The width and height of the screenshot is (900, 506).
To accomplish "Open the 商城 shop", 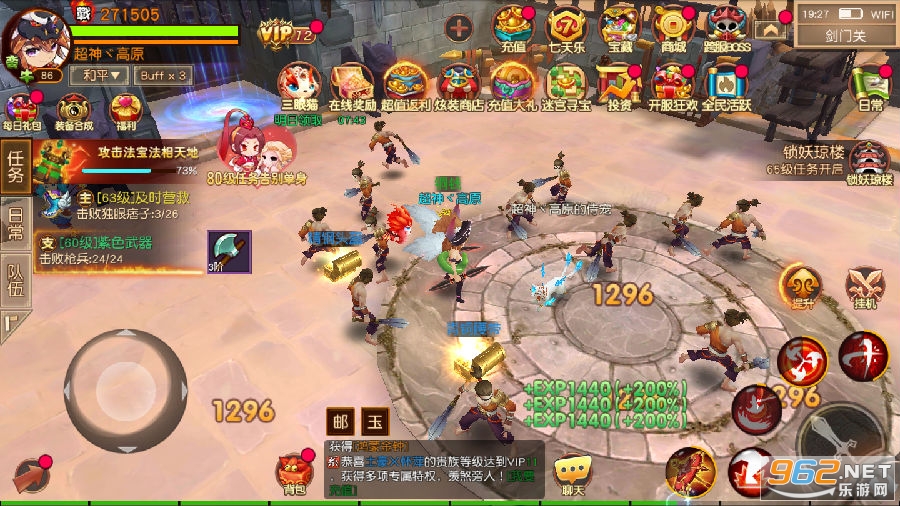I will [x=676, y=27].
